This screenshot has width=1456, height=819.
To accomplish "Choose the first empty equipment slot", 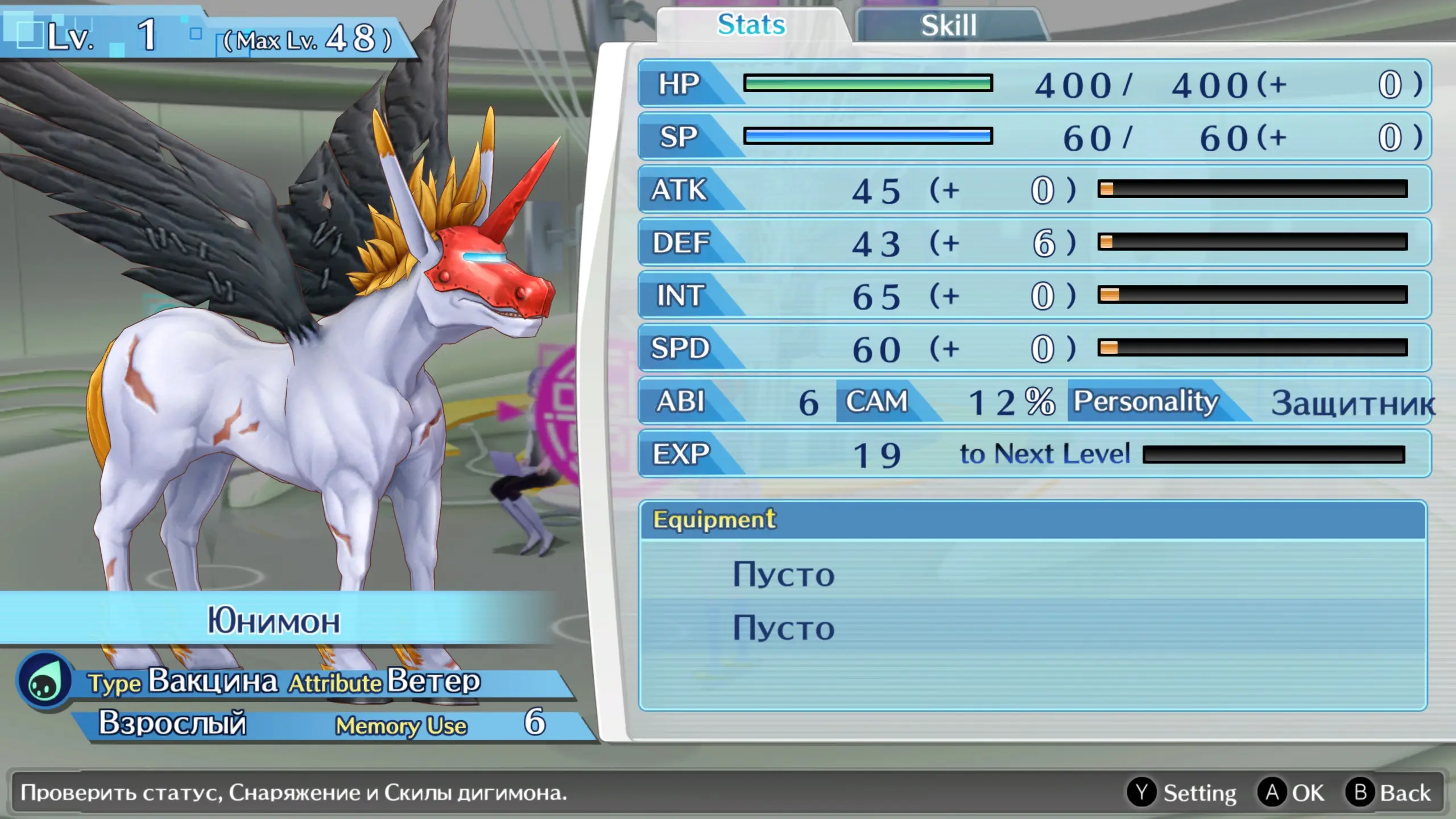I will tap(784, 574).
